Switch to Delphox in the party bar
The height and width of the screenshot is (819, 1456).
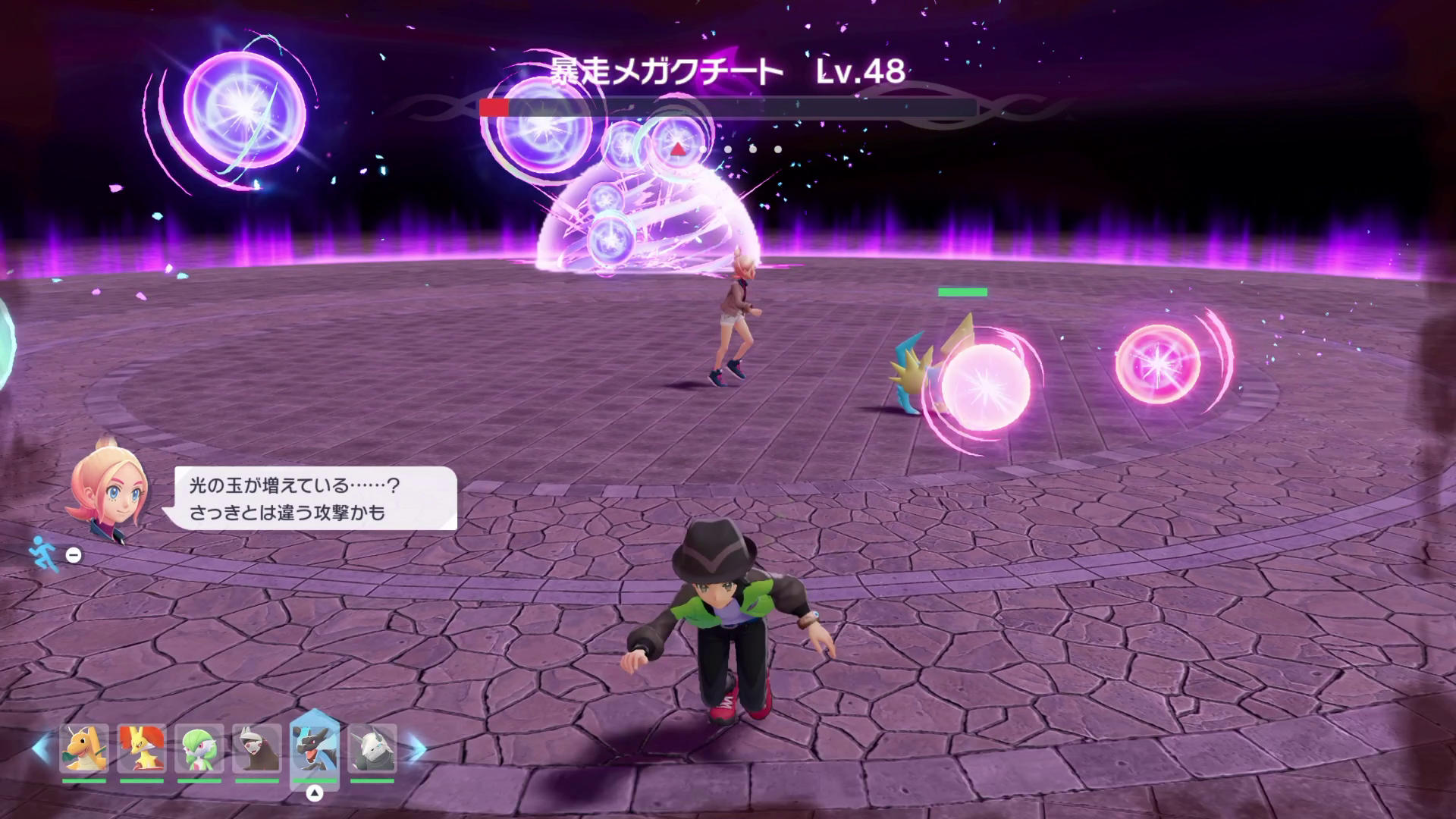tap(142, 749)
